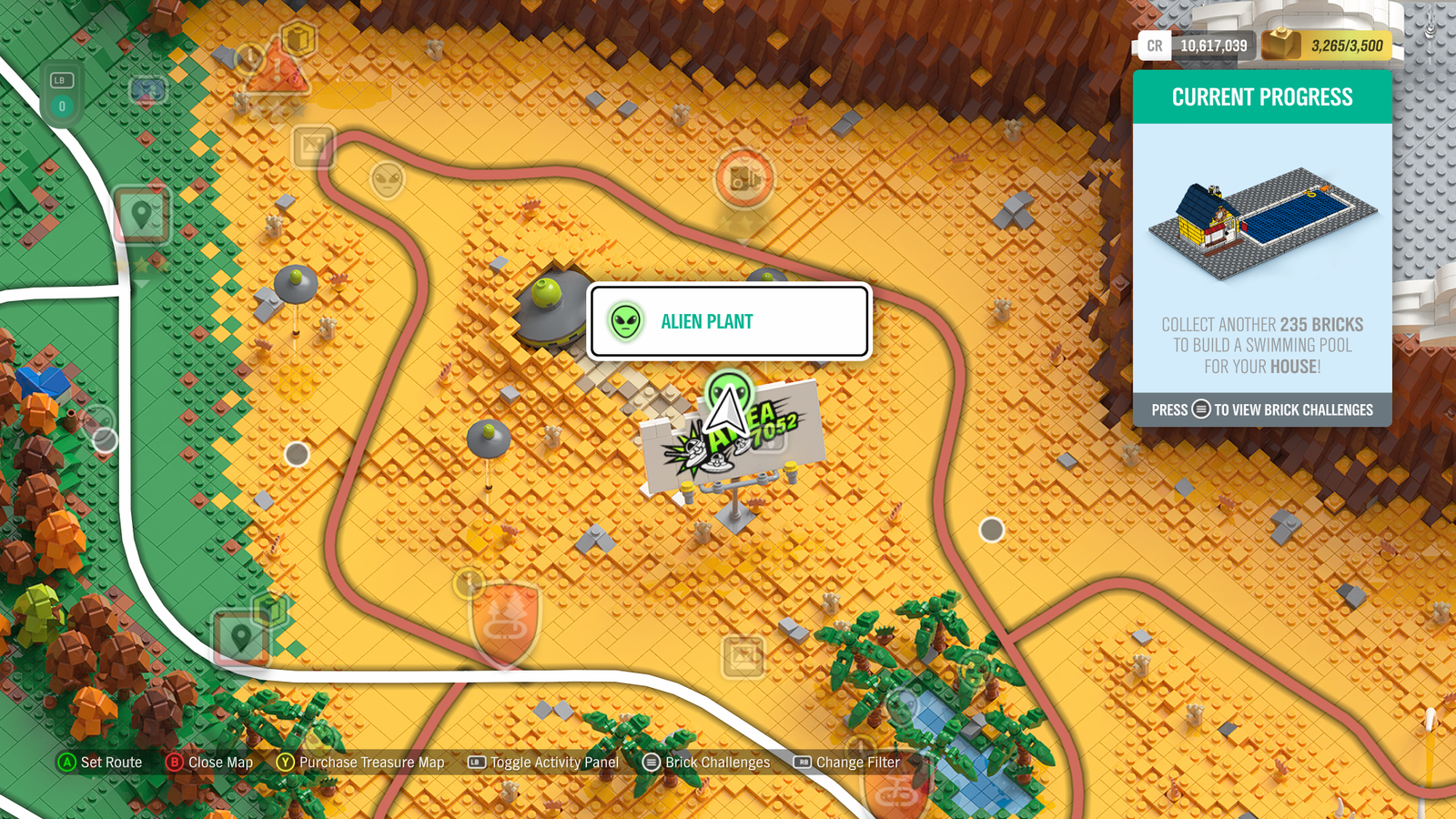Open the Current Progress panel

(1262, 97)
